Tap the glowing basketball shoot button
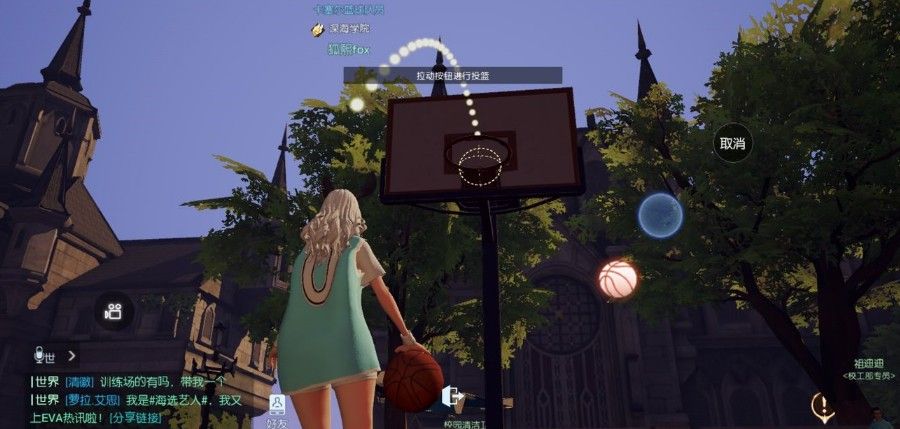The width and height of the screenshot is (900, 429). pos(617,280)
